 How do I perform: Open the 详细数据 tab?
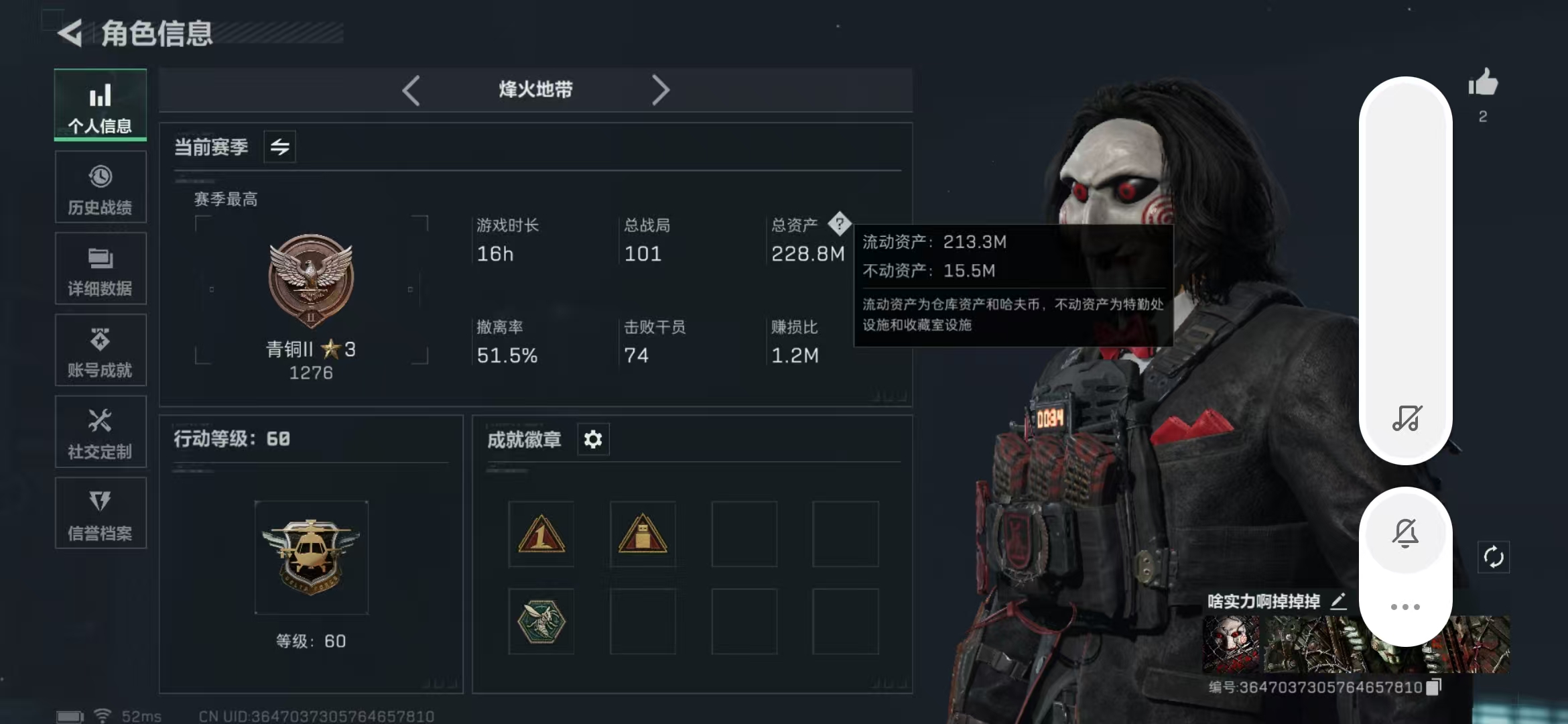click(x=101, y=269)
